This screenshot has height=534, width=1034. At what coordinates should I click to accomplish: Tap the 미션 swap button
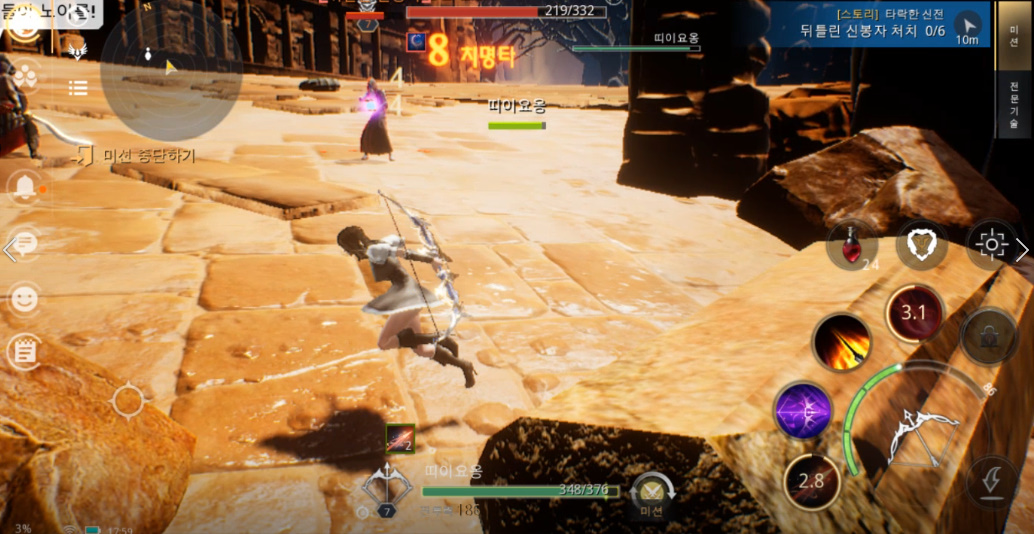(651, 495)
